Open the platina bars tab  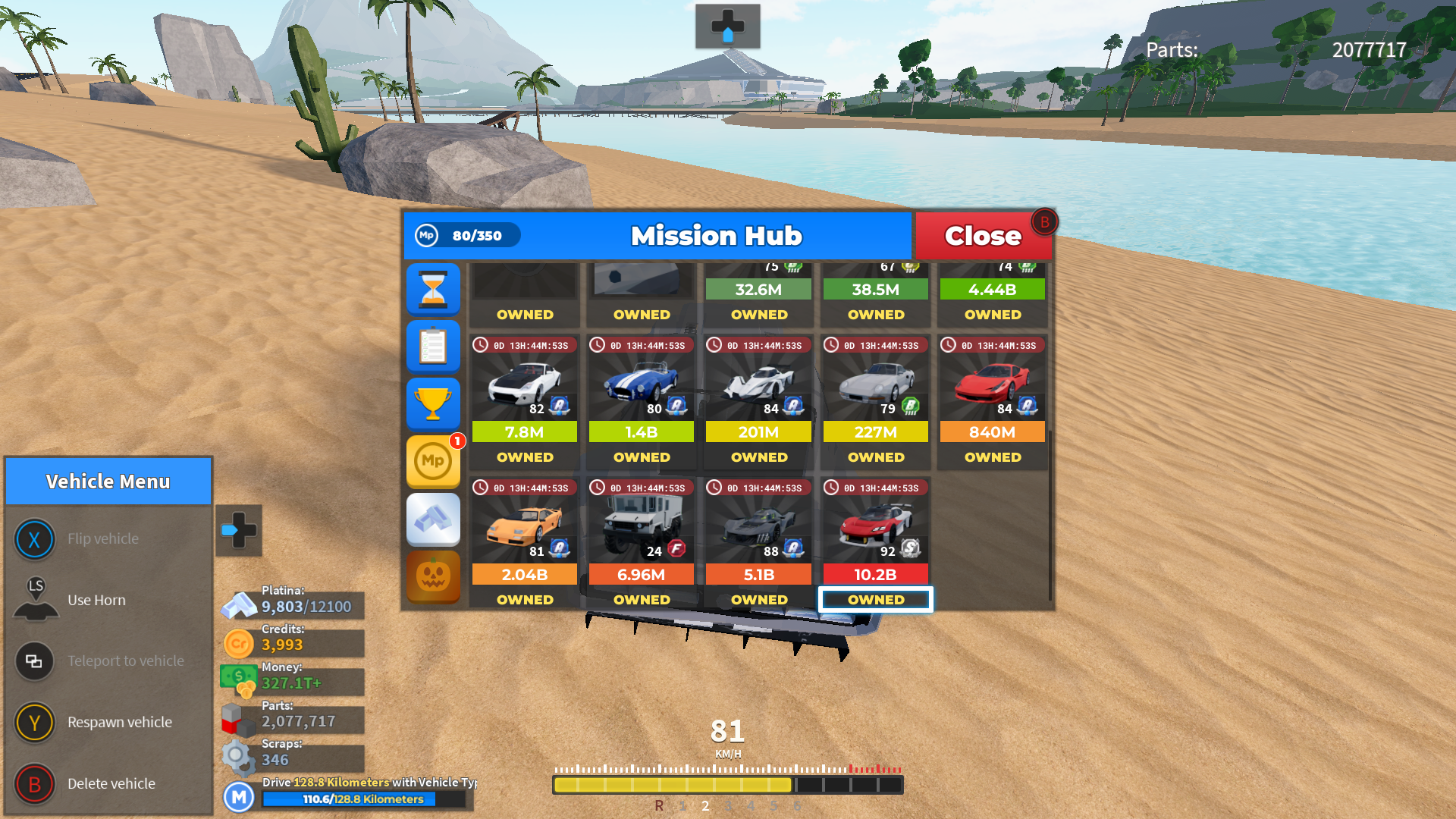433,519
